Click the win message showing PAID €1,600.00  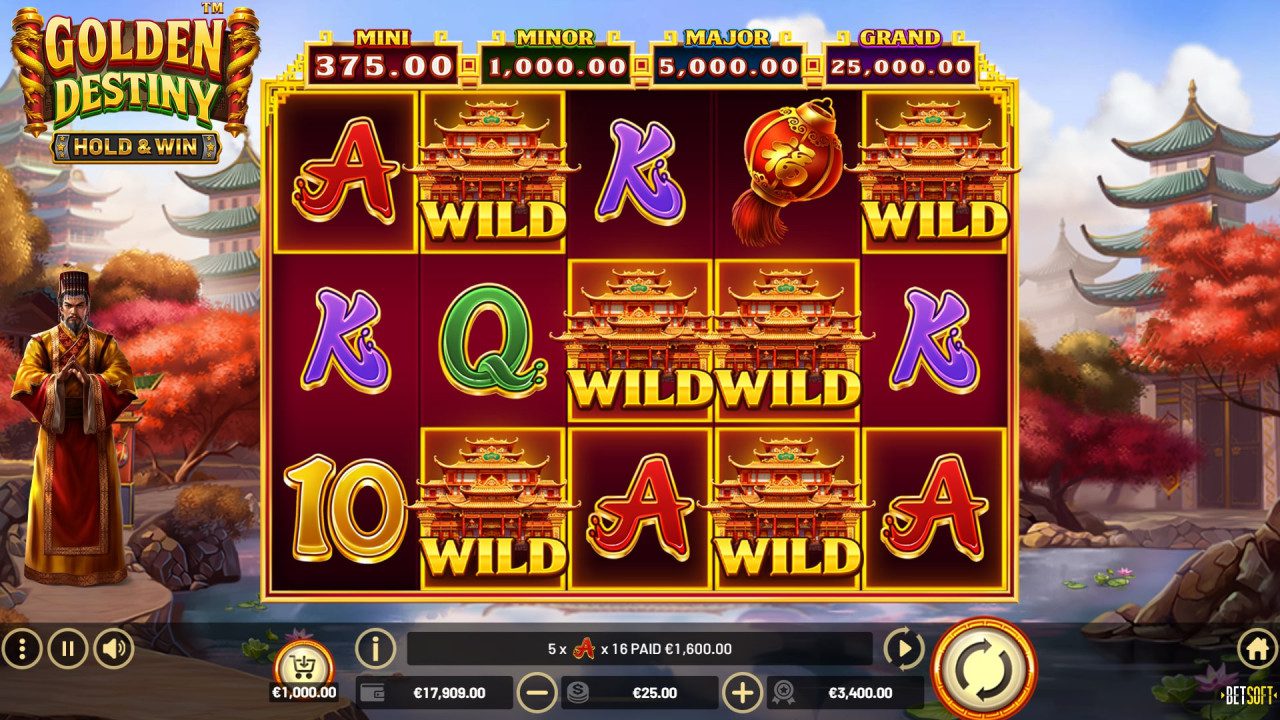[x=640, y=648]
